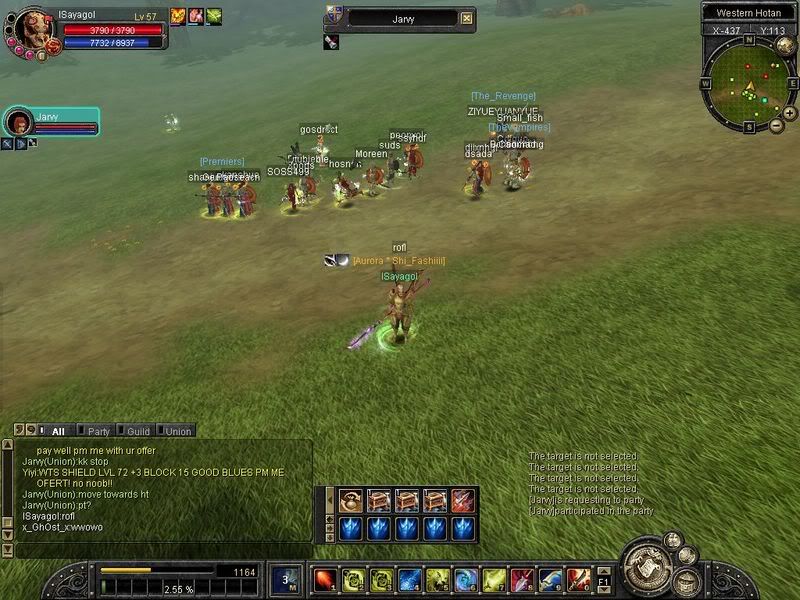
Task: Select the Union chat tab
Action: (178, 431)
